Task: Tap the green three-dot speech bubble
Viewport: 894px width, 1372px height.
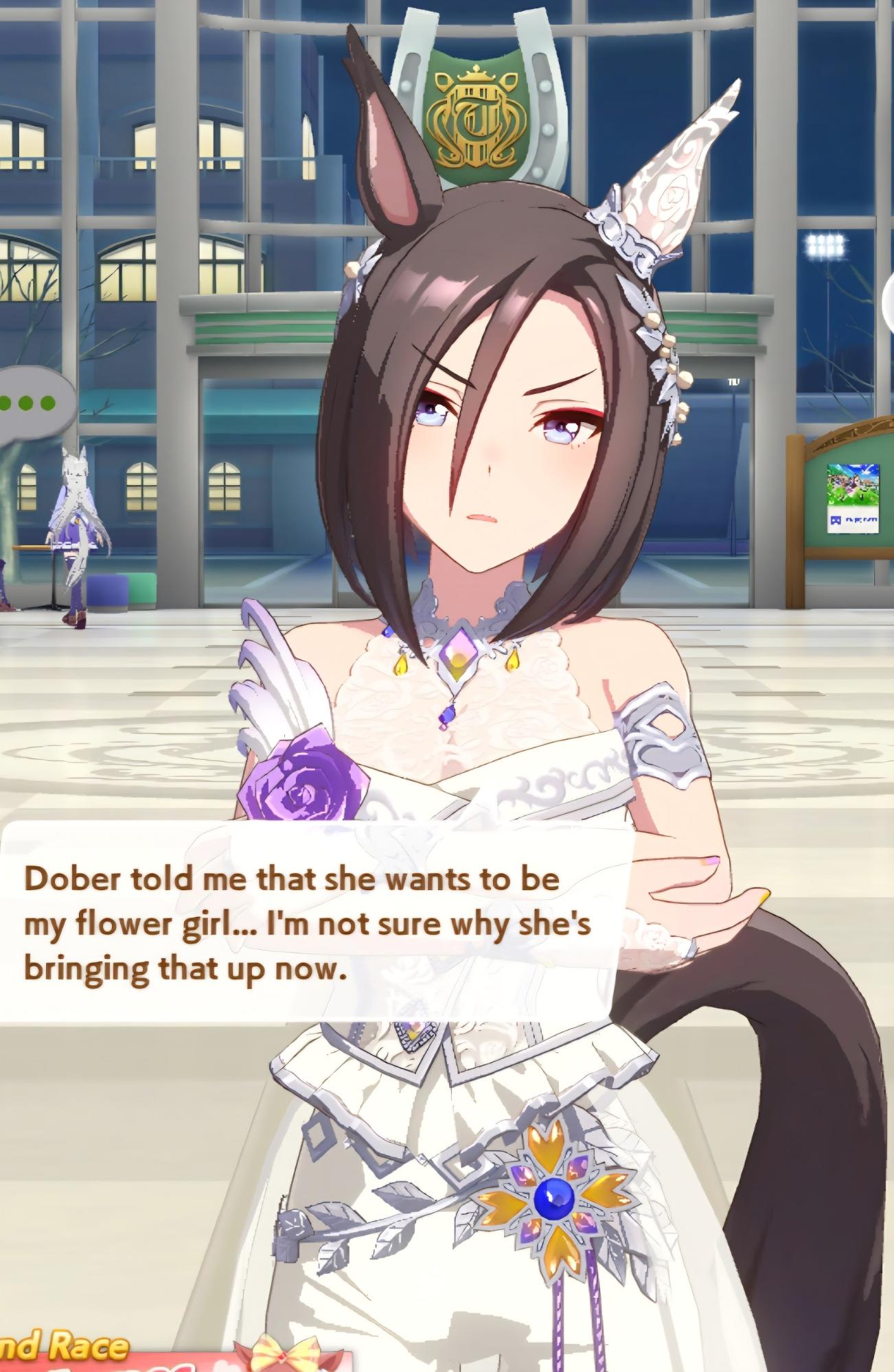Action: pos(31,402)
